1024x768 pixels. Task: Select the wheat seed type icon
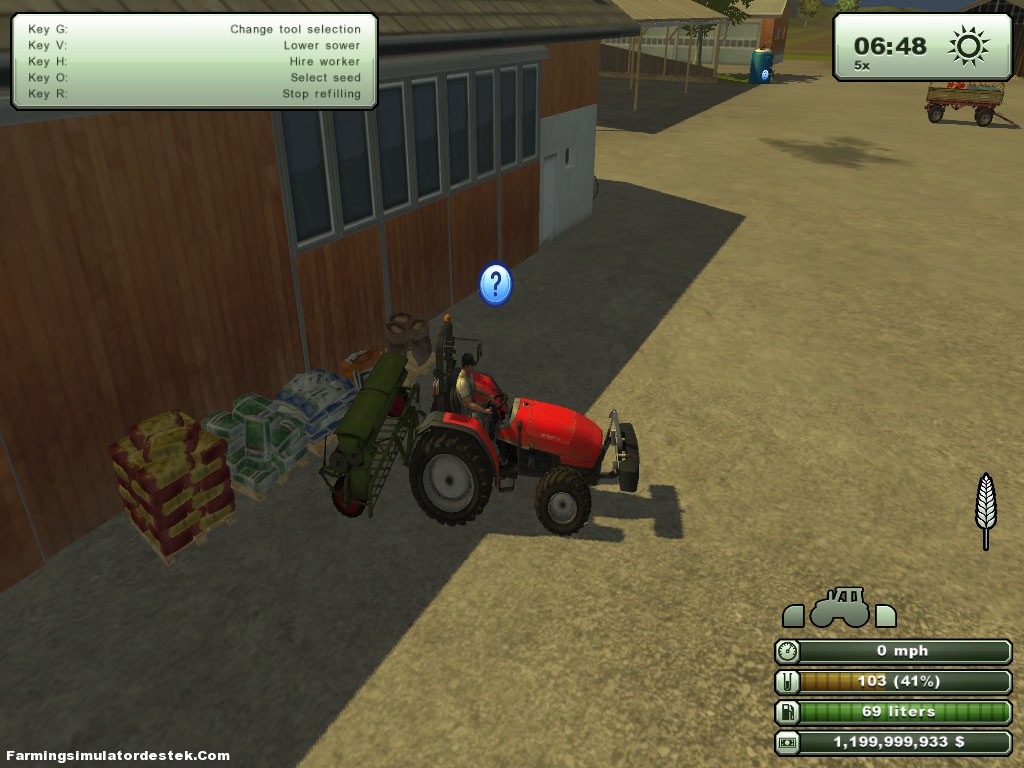[x=986, y=508]
